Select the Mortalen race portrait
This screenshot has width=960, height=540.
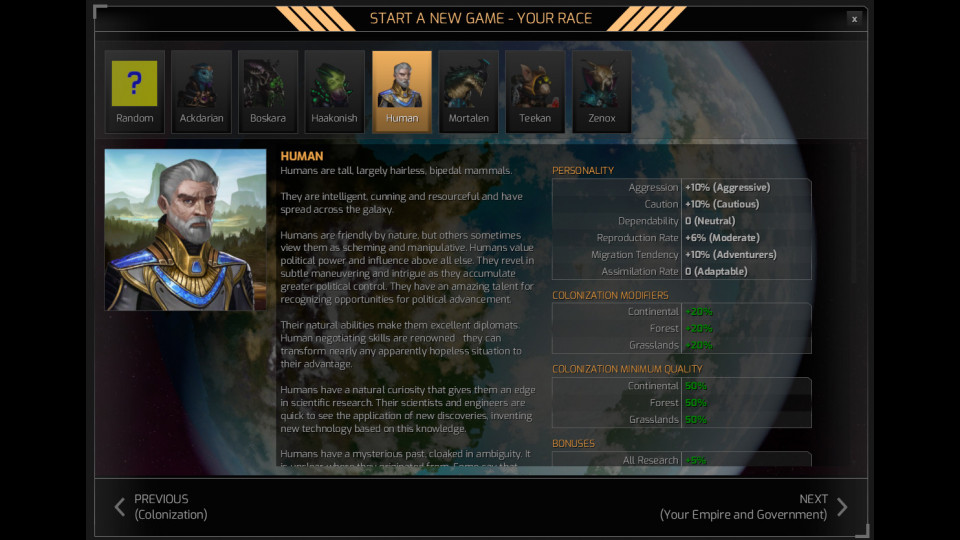click(x=468, y=92)
